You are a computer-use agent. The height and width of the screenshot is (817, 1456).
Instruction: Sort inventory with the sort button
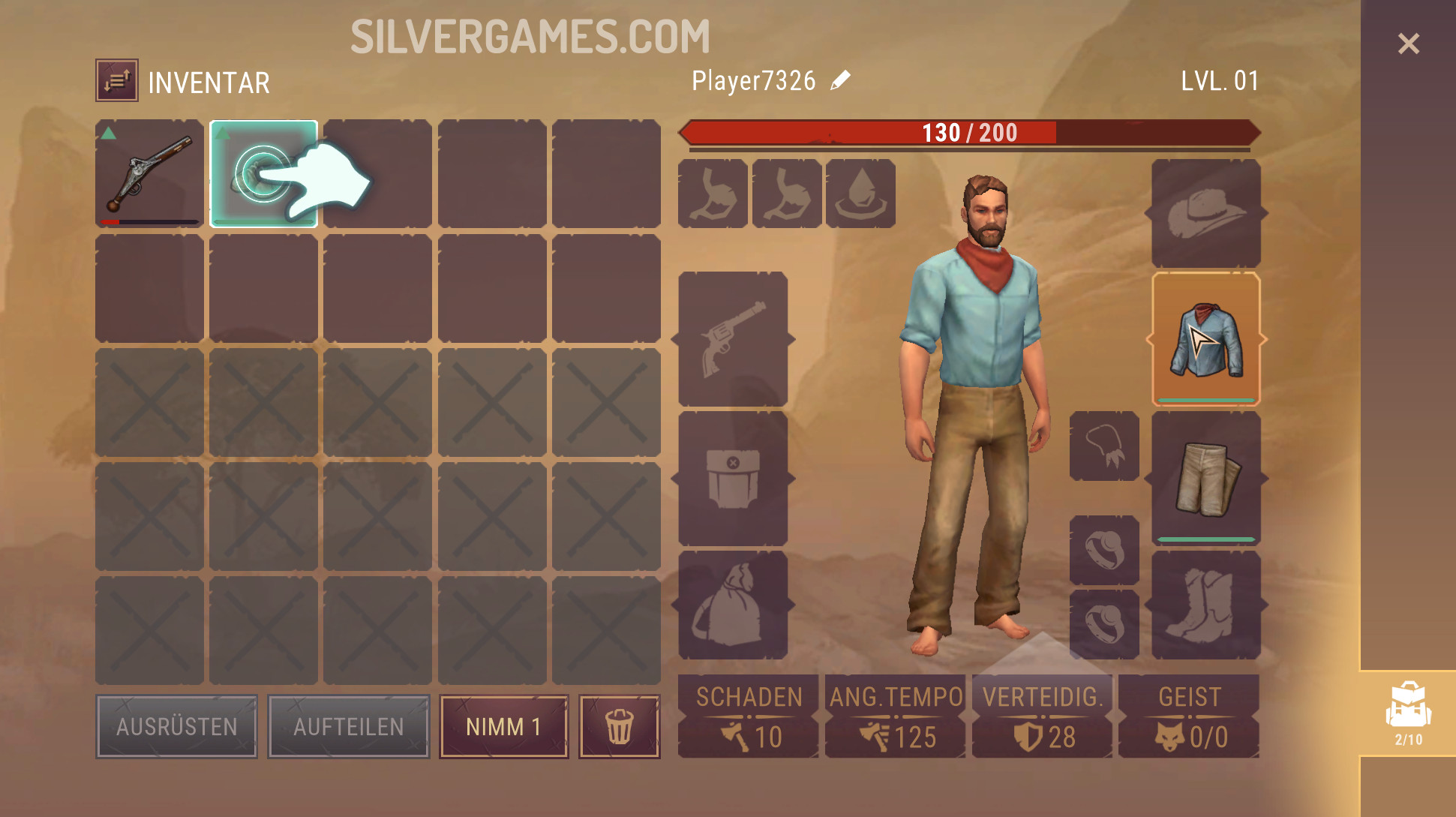(x=116, y=80)
